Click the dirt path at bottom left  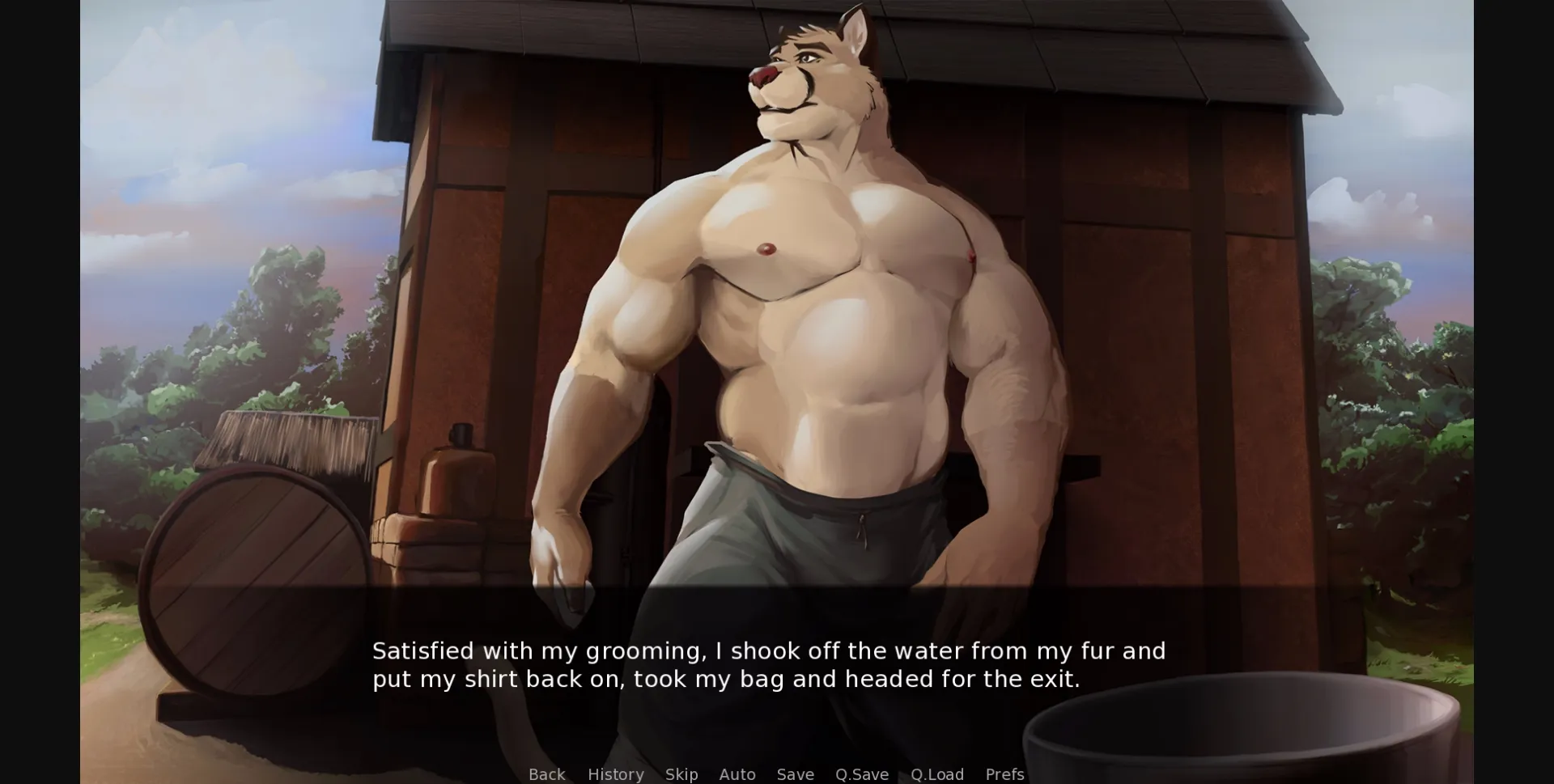[129, 712]
